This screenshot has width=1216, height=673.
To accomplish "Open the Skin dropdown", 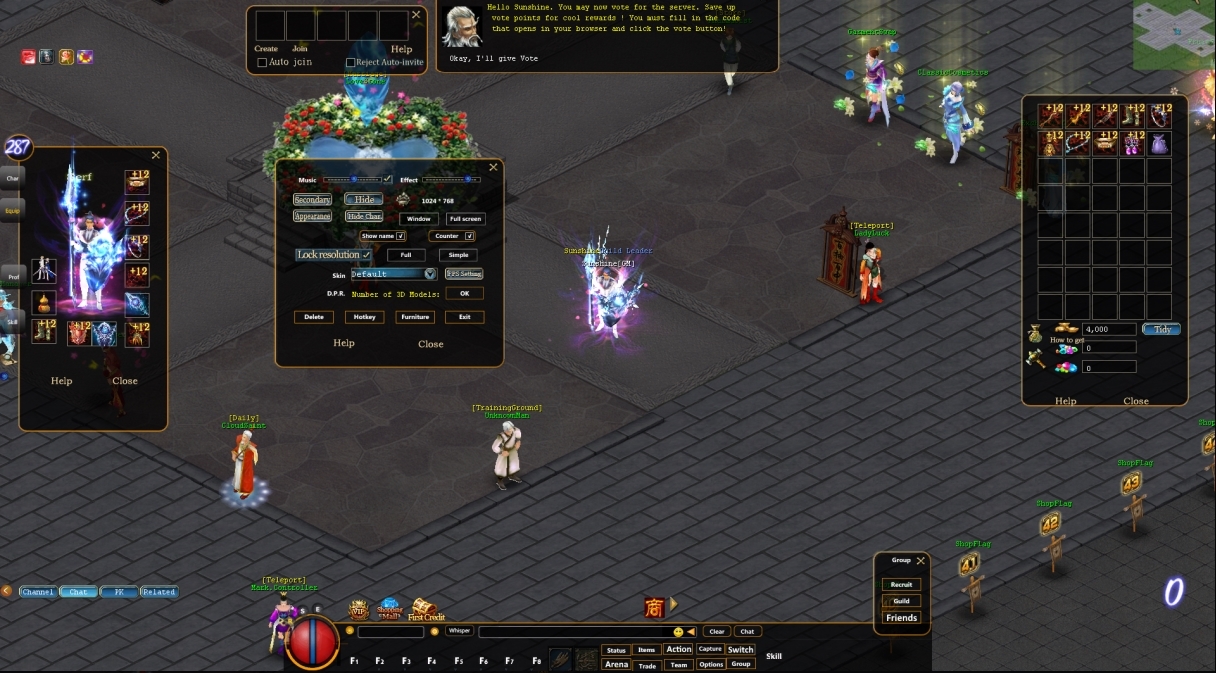I will click(x=430, y=274).
